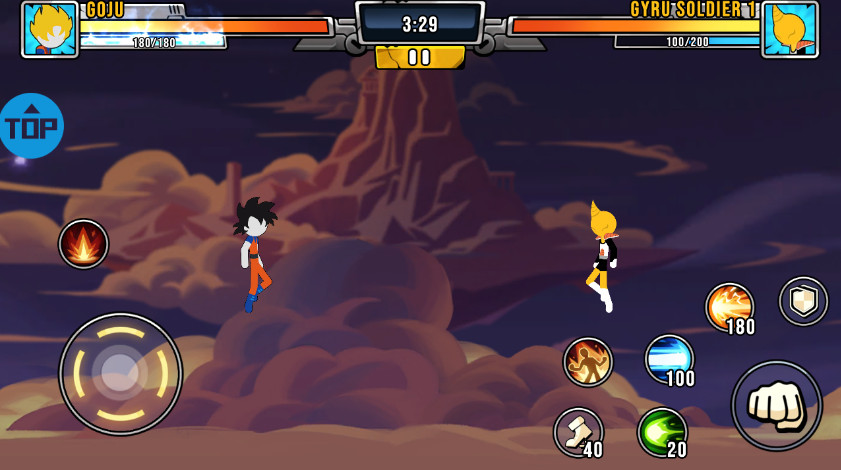Raise guard with the shield button
This screenshot has height=470, width=841.
point(803,301)
